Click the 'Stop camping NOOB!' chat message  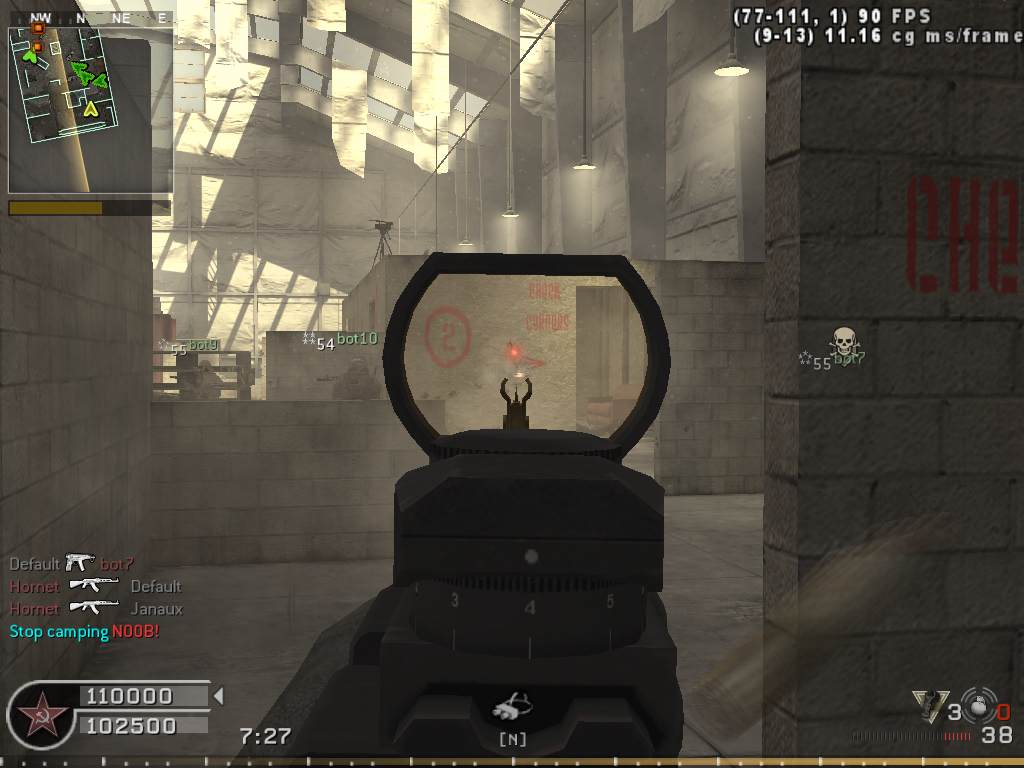point(84,631)
